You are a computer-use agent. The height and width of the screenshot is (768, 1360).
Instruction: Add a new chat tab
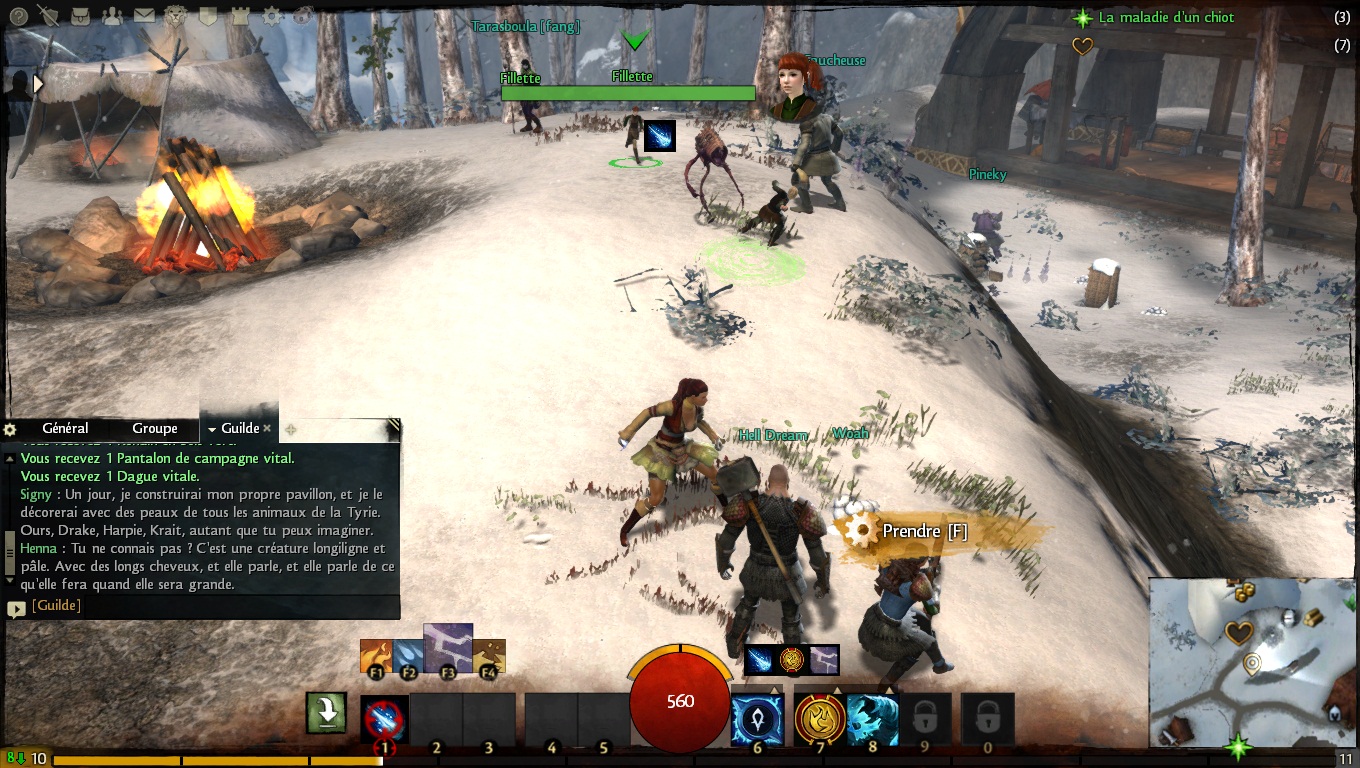[291, 429]
